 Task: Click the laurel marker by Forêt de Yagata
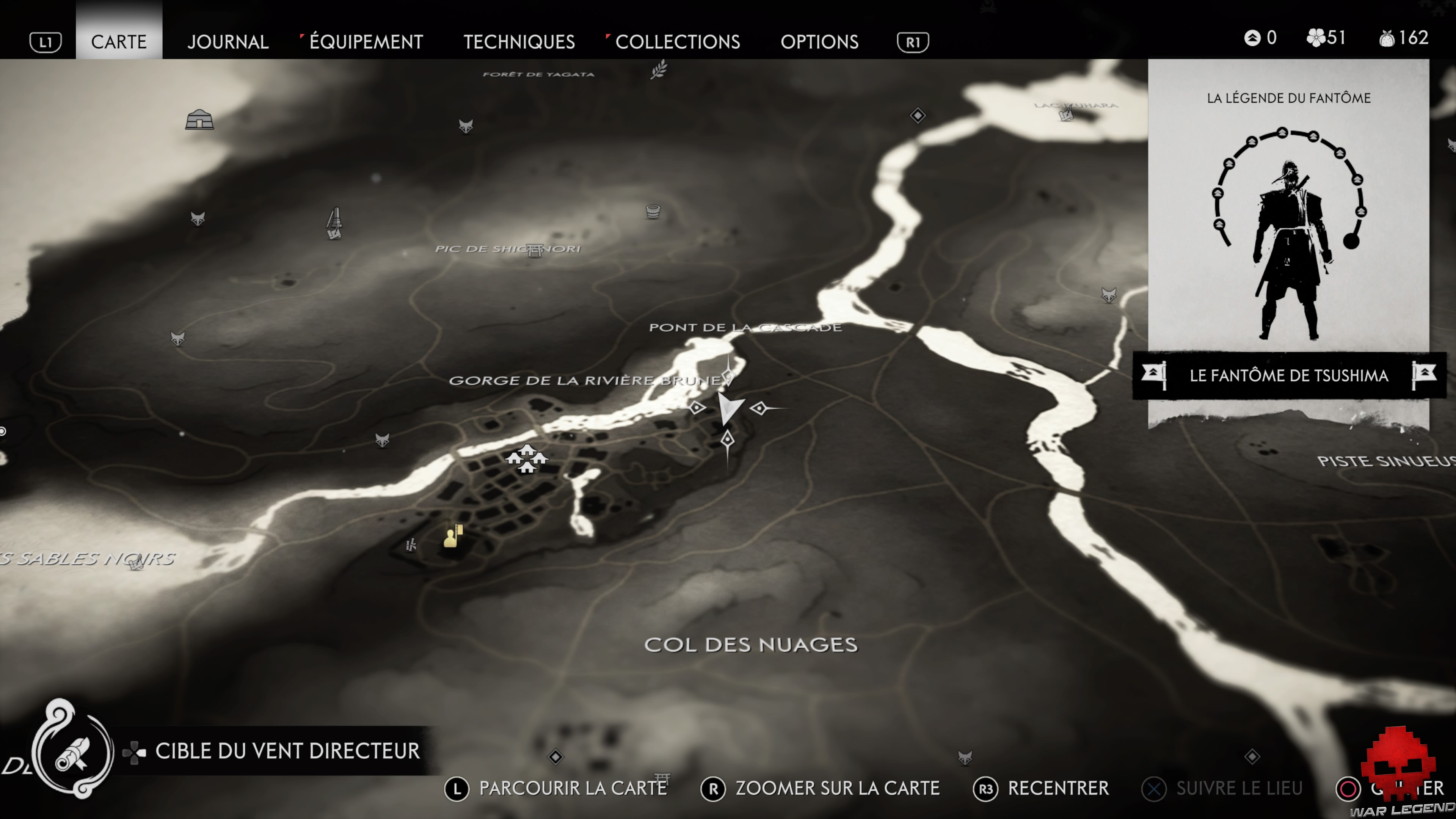(659, 70)
